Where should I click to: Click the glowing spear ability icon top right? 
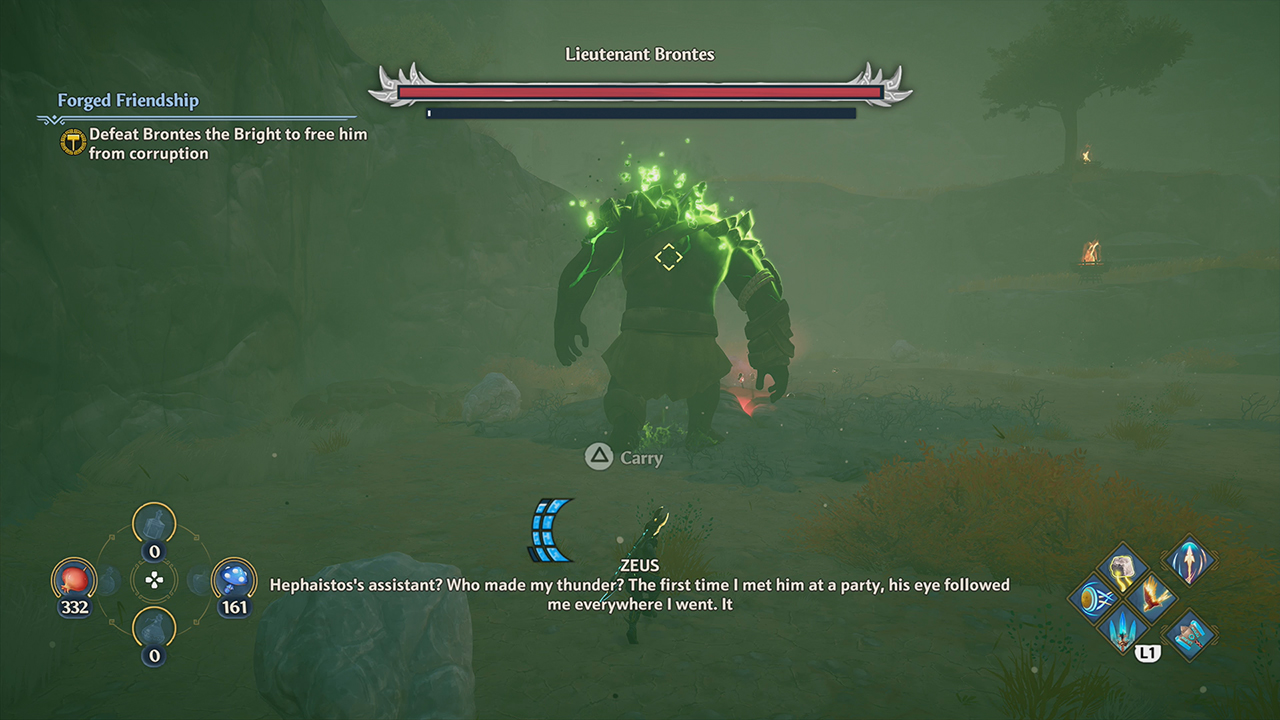(1189, 562)
